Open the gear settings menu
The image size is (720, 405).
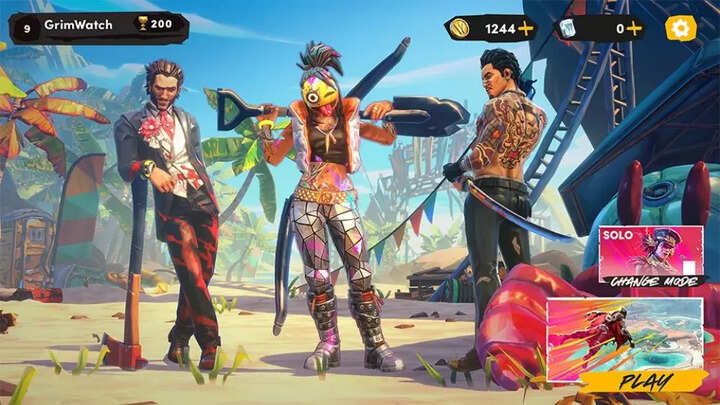(x=680, y=28)
